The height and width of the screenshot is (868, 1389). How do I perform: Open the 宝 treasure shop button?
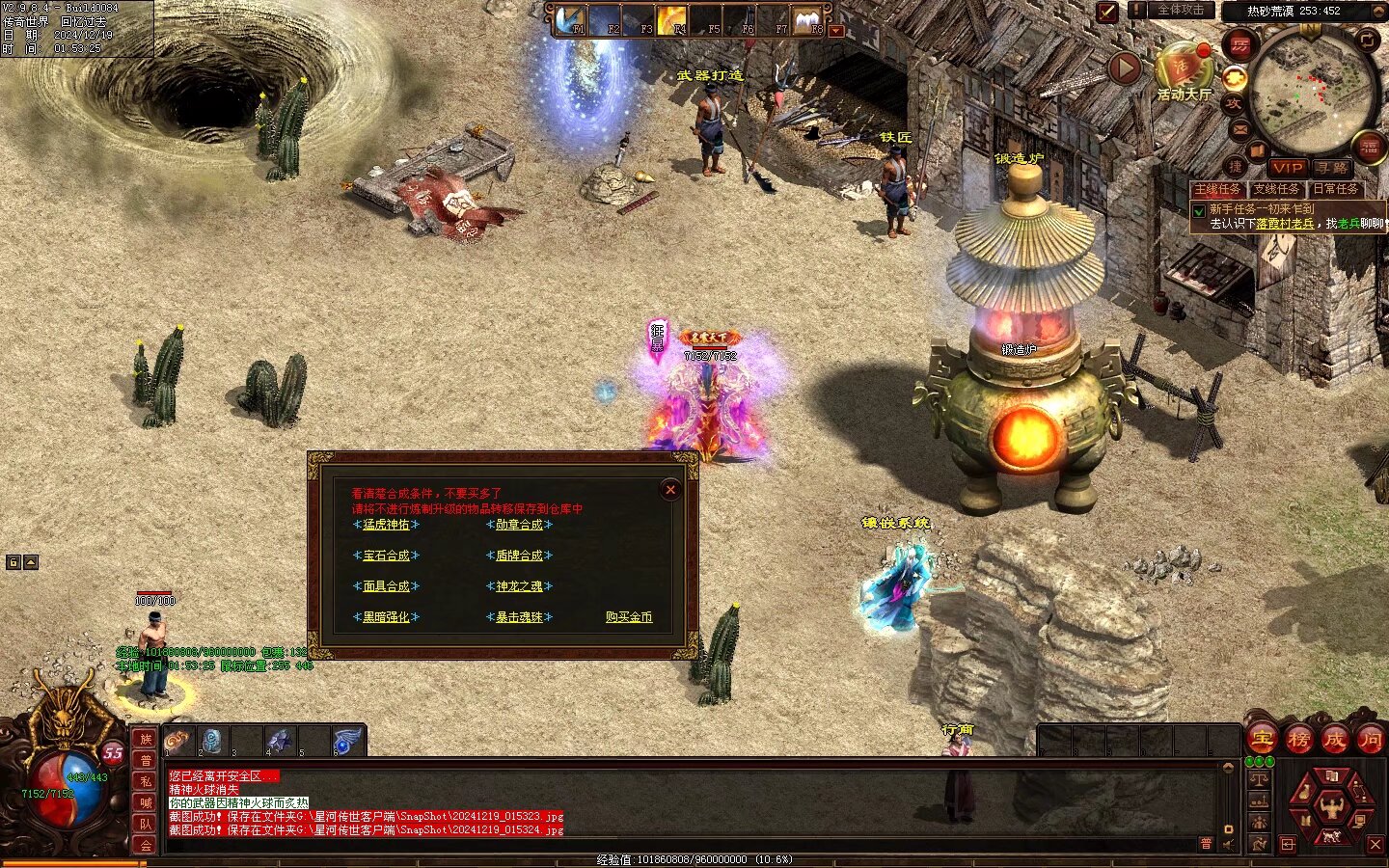point(1262,740)
